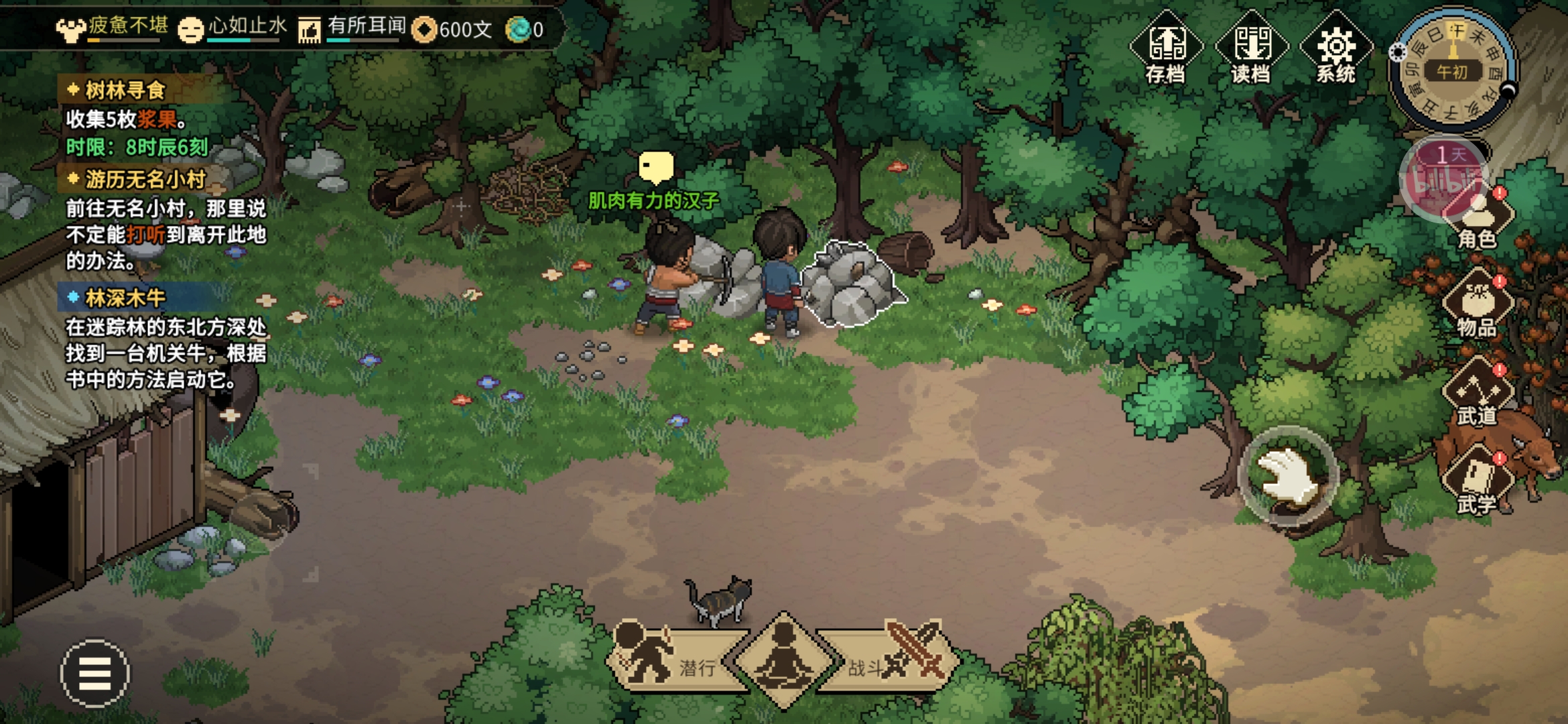The width and height of the screenshot is (1568, 724).
Task: Open the 读档 load game menu
Action: (1251, 48)
